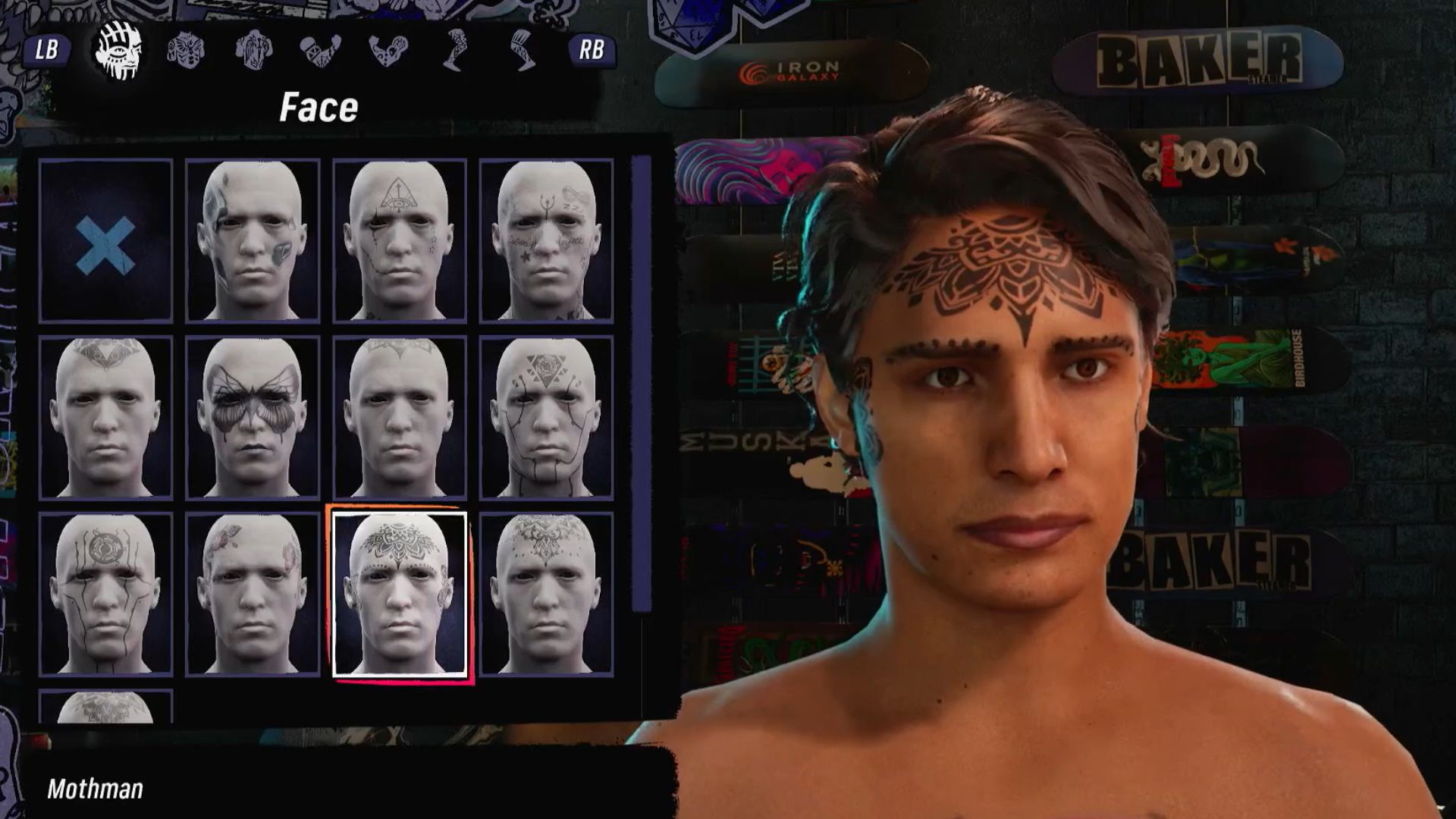Screen dimensions: 1456x819
Task: Switch to the Face tattoo tab
Action: coord(118,50)
